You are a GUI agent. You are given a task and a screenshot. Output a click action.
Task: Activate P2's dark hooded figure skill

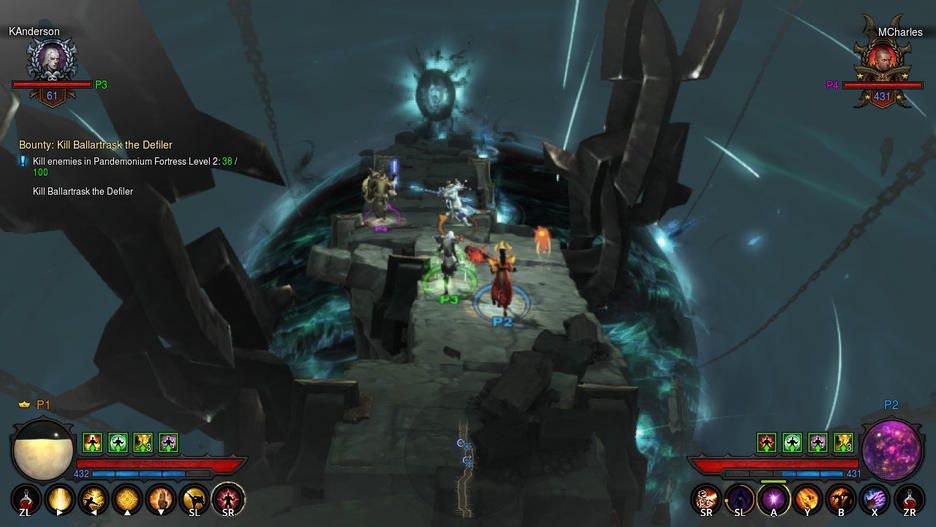(x=741, y=498)
